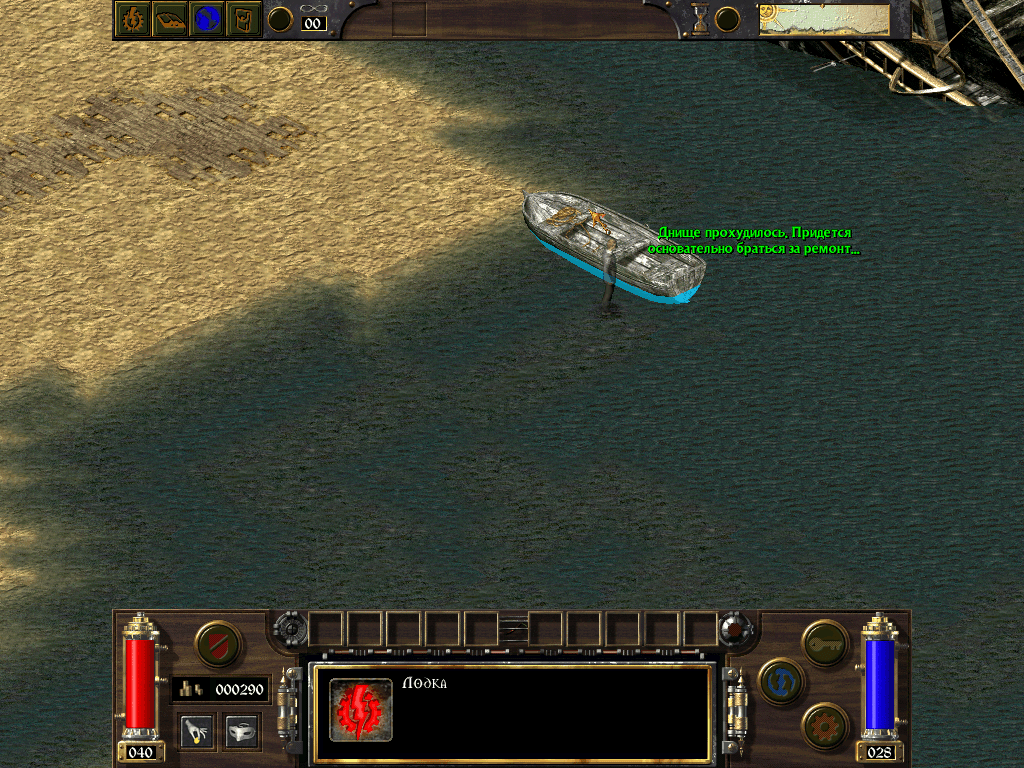Click the orange cog round button
Image resolution: width=1024 pixels, height=768 pixels.
[826, 726]
